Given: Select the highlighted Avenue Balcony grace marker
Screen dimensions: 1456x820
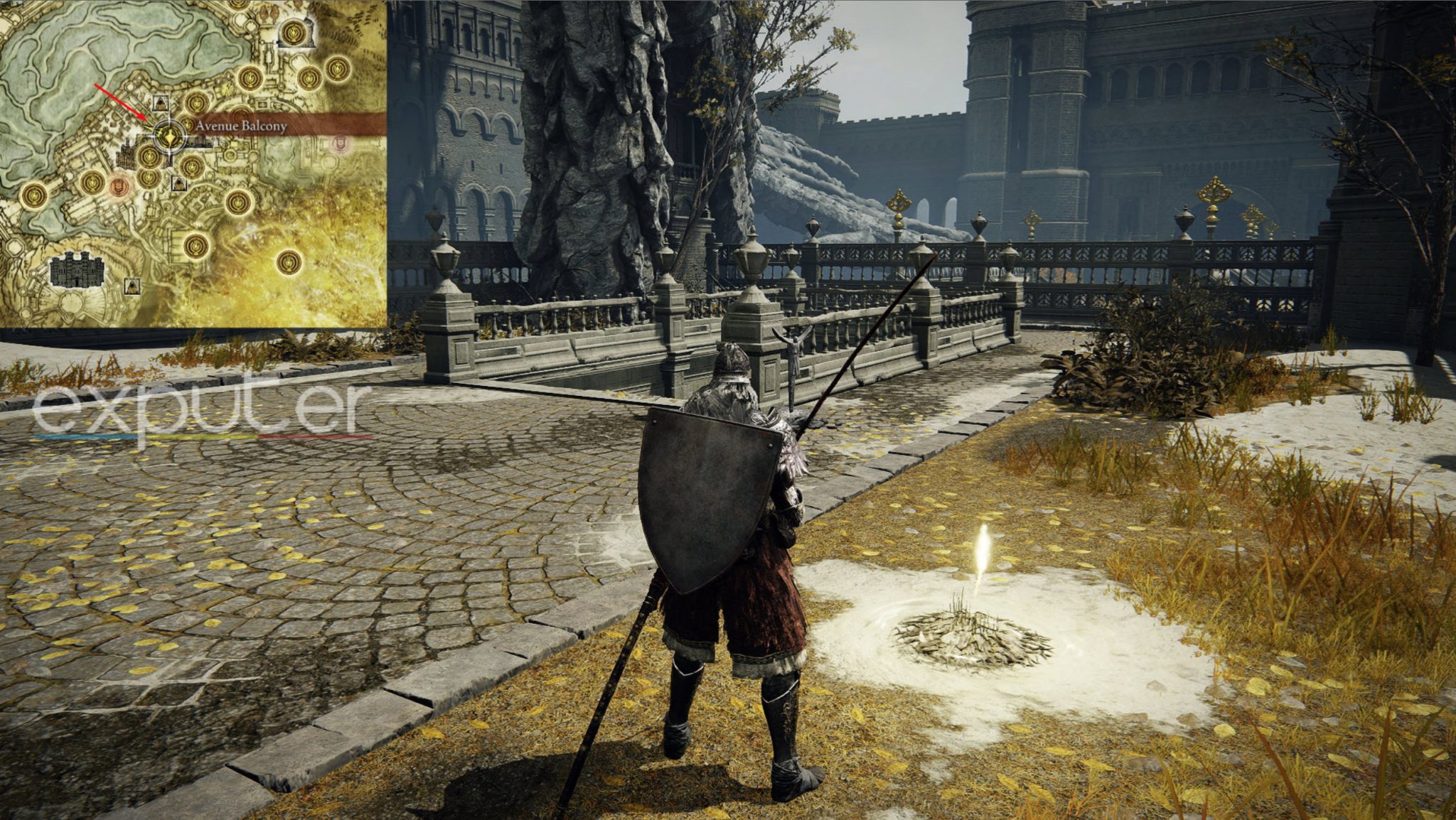Looking at the screenshot, I should tap(169, 136).
